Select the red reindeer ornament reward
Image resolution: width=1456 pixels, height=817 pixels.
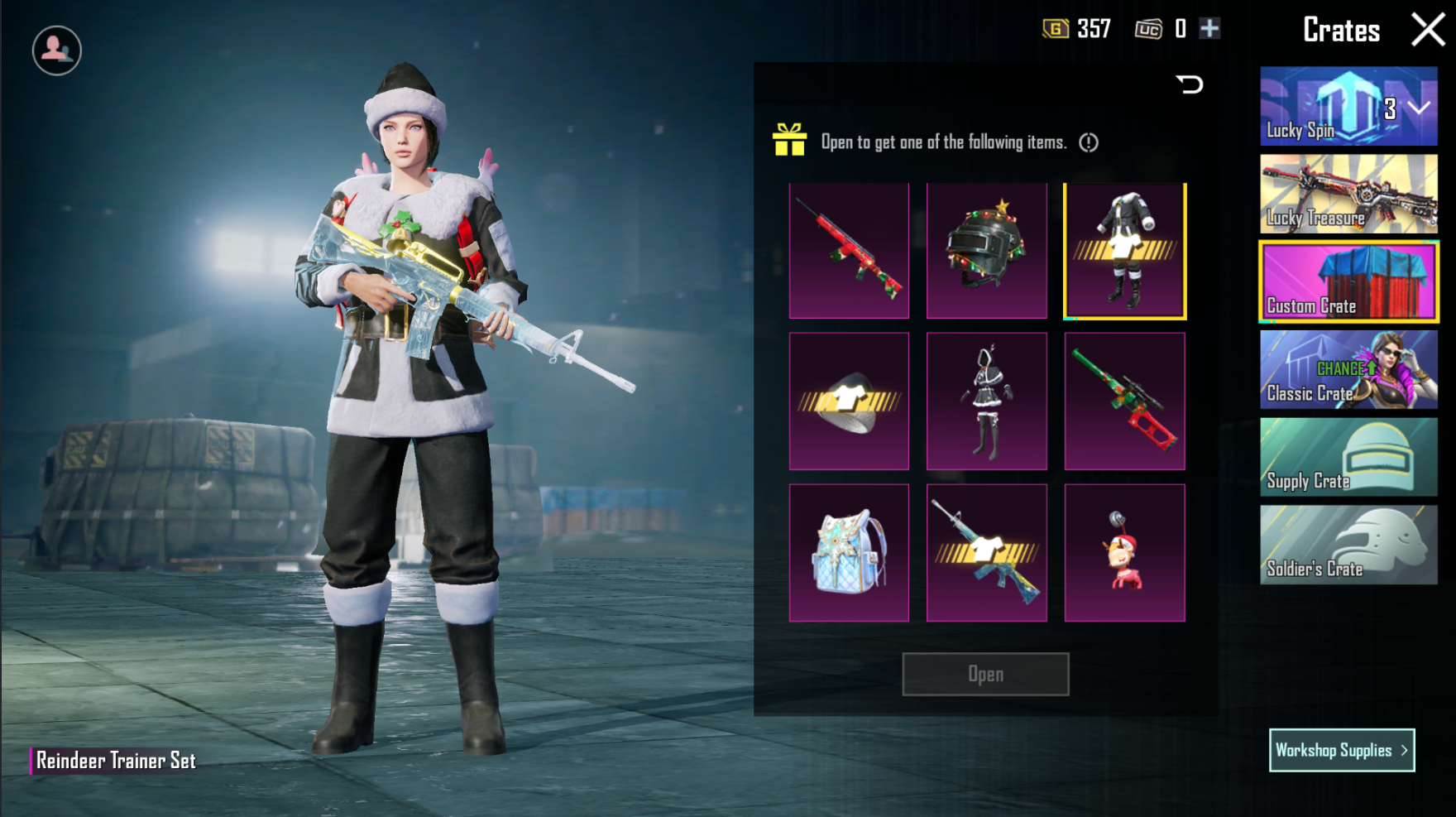pos(1124,552)
